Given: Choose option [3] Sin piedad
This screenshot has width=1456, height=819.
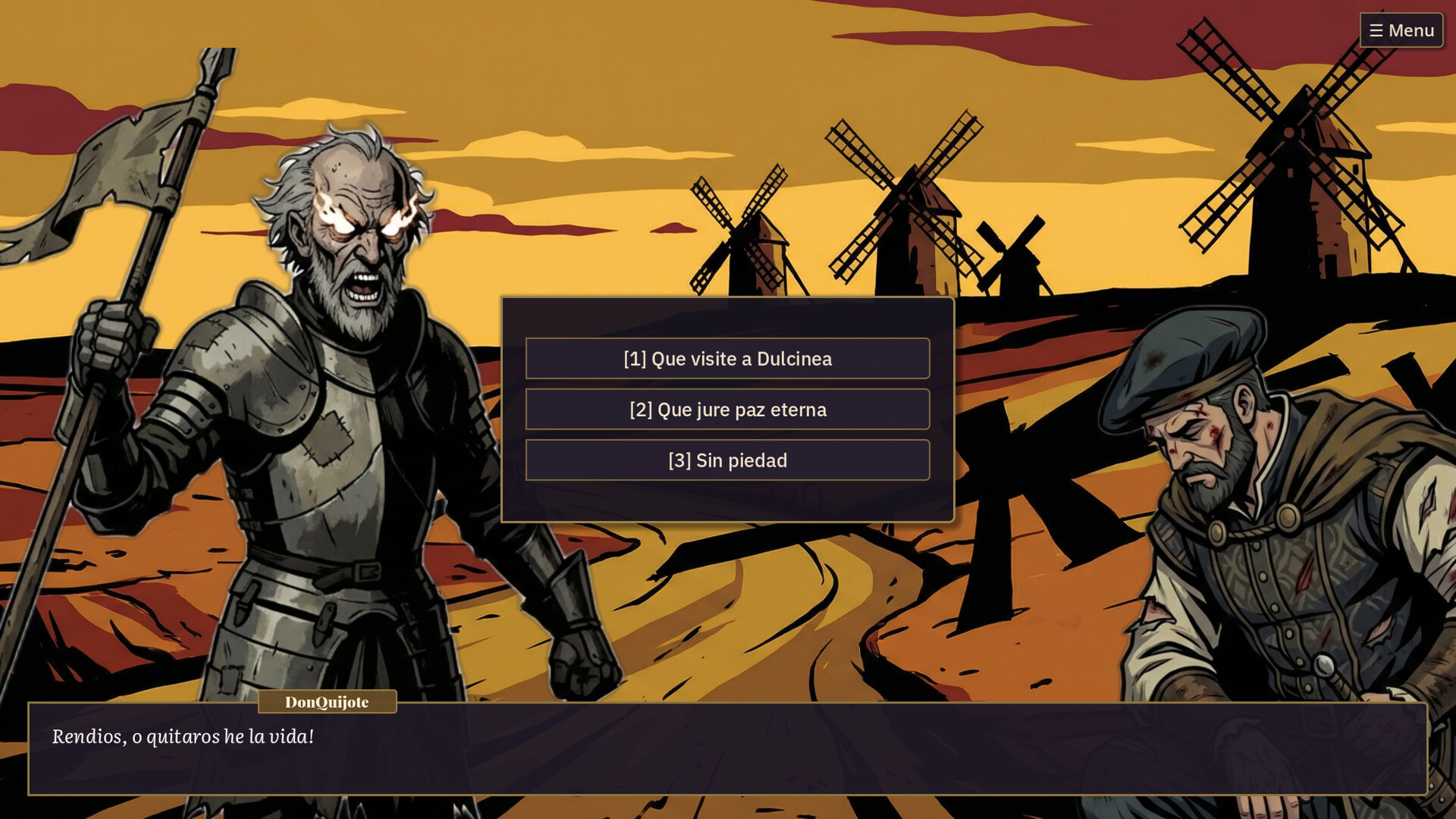Looking at the screenshot, I should (726, 460).
